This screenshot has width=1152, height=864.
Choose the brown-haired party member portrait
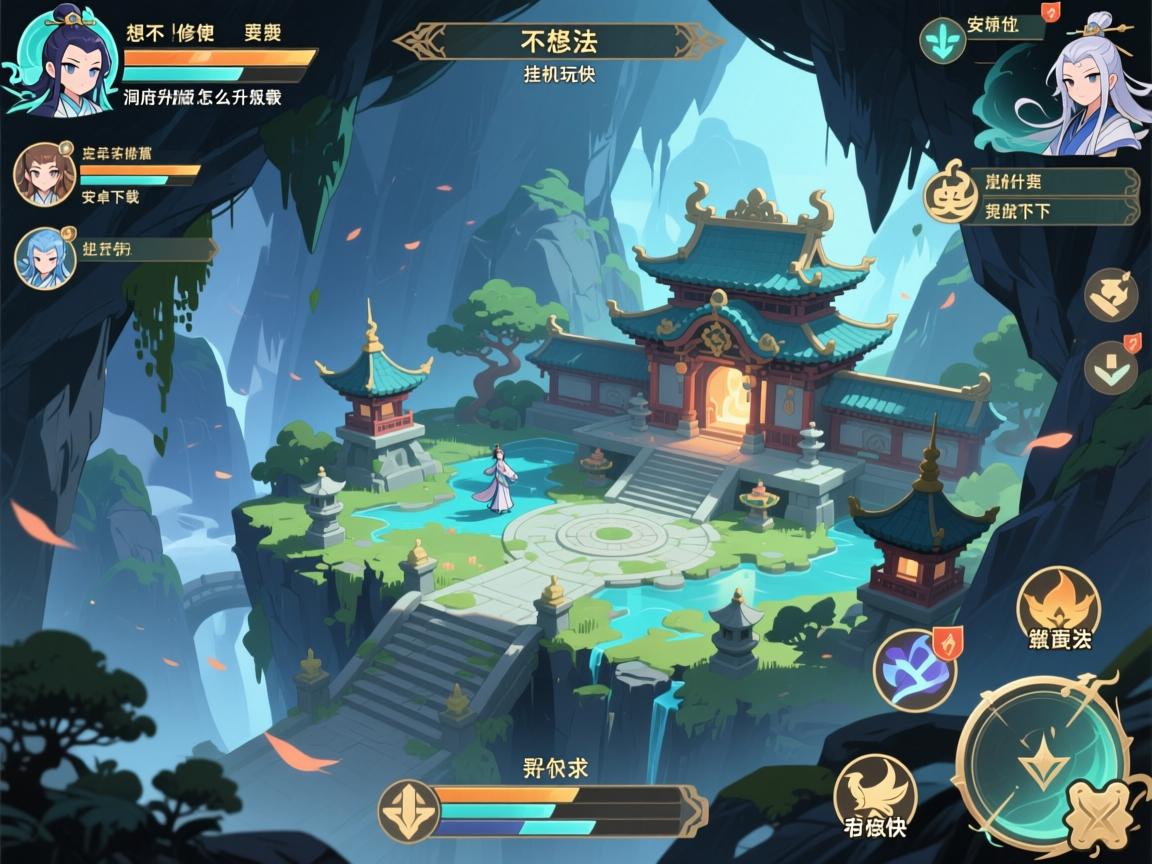tap(45, 173)
